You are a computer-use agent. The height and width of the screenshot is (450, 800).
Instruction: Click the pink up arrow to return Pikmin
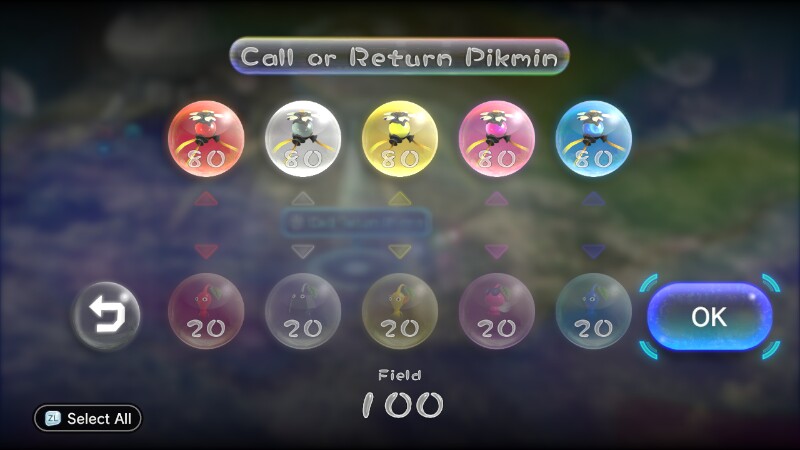point(496,198)
